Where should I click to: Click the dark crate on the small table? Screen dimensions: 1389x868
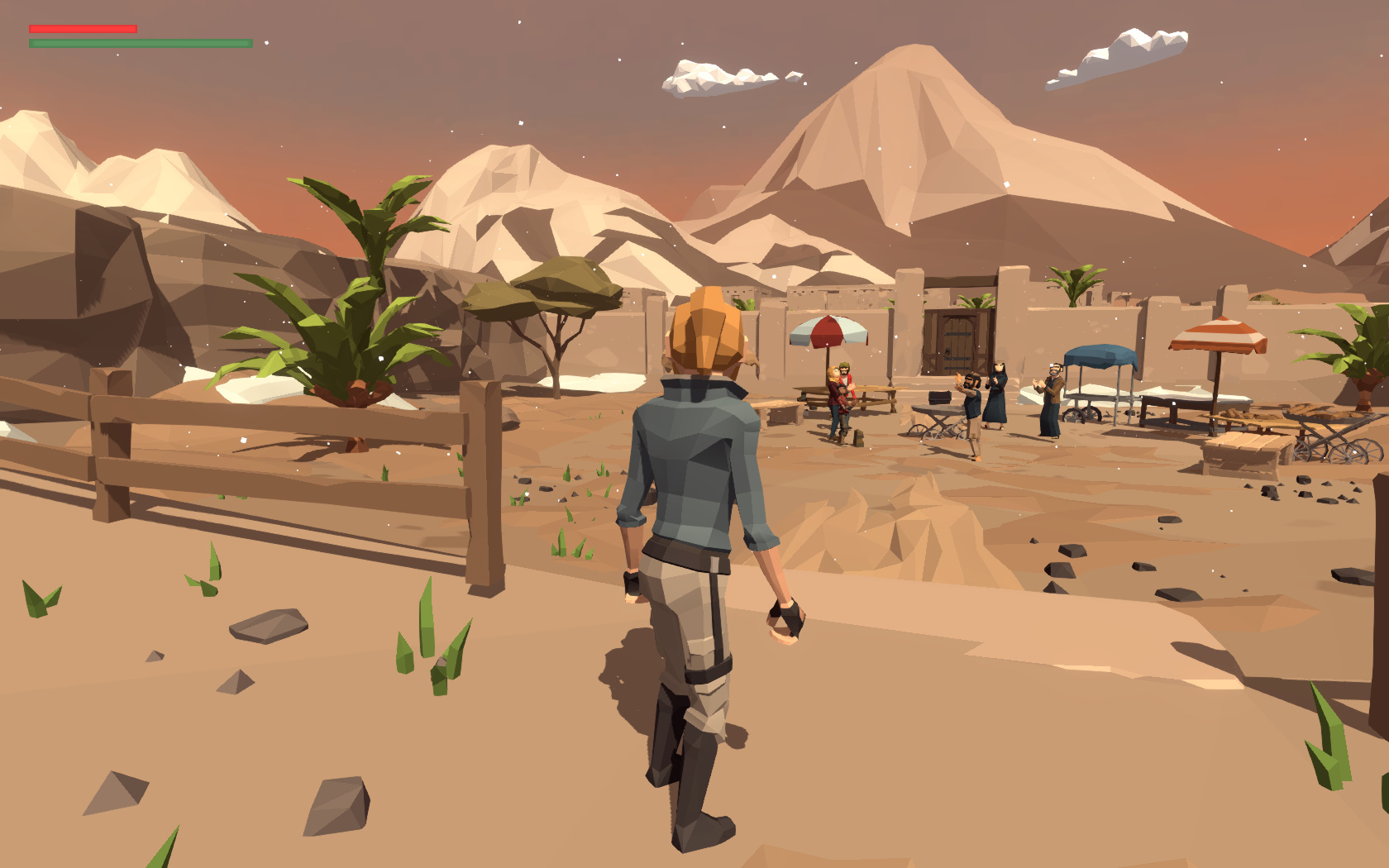pyautogui.click(x=940, y=396)
